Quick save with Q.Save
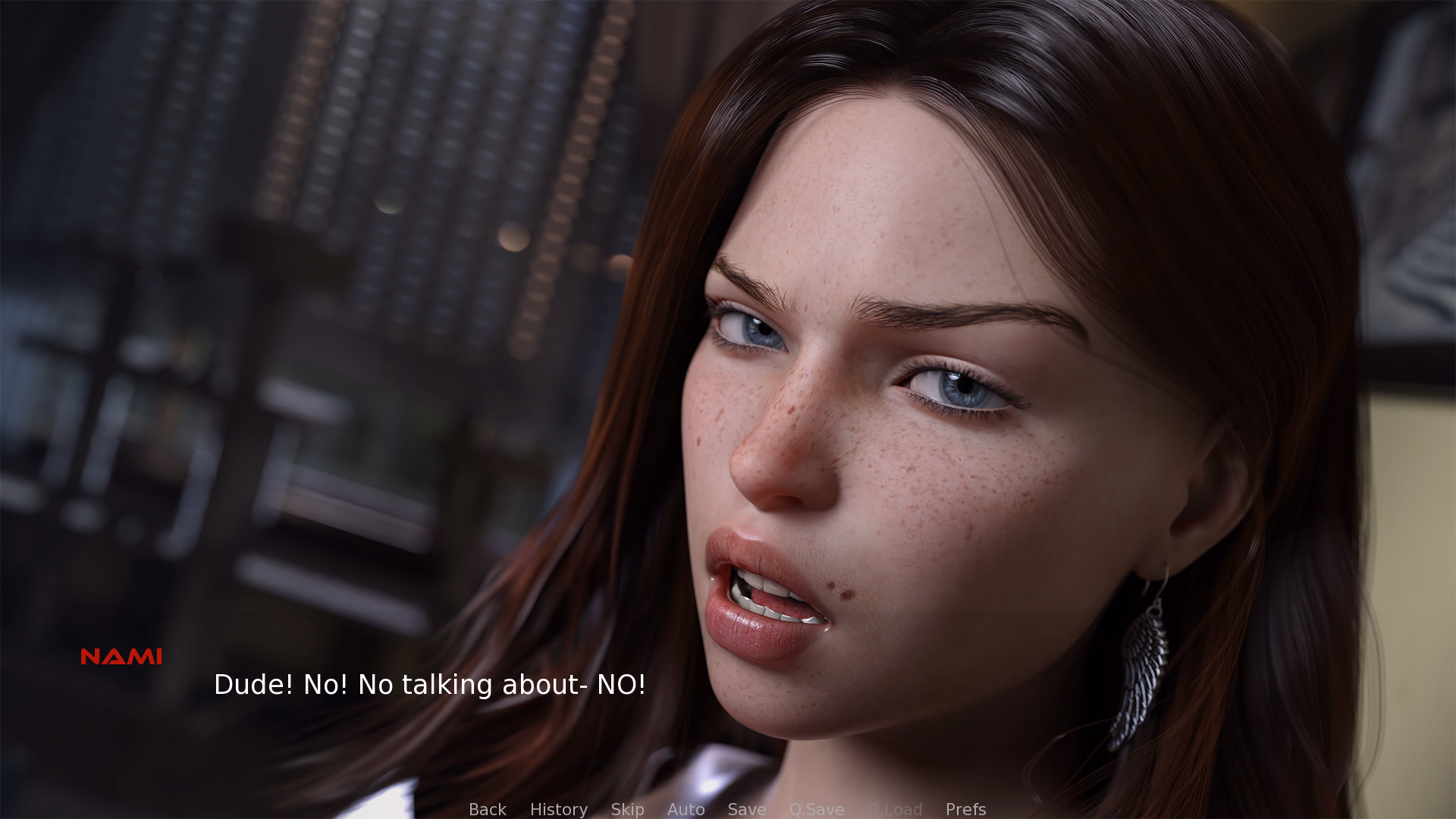The image size is (1456, 819). (816, 809)
